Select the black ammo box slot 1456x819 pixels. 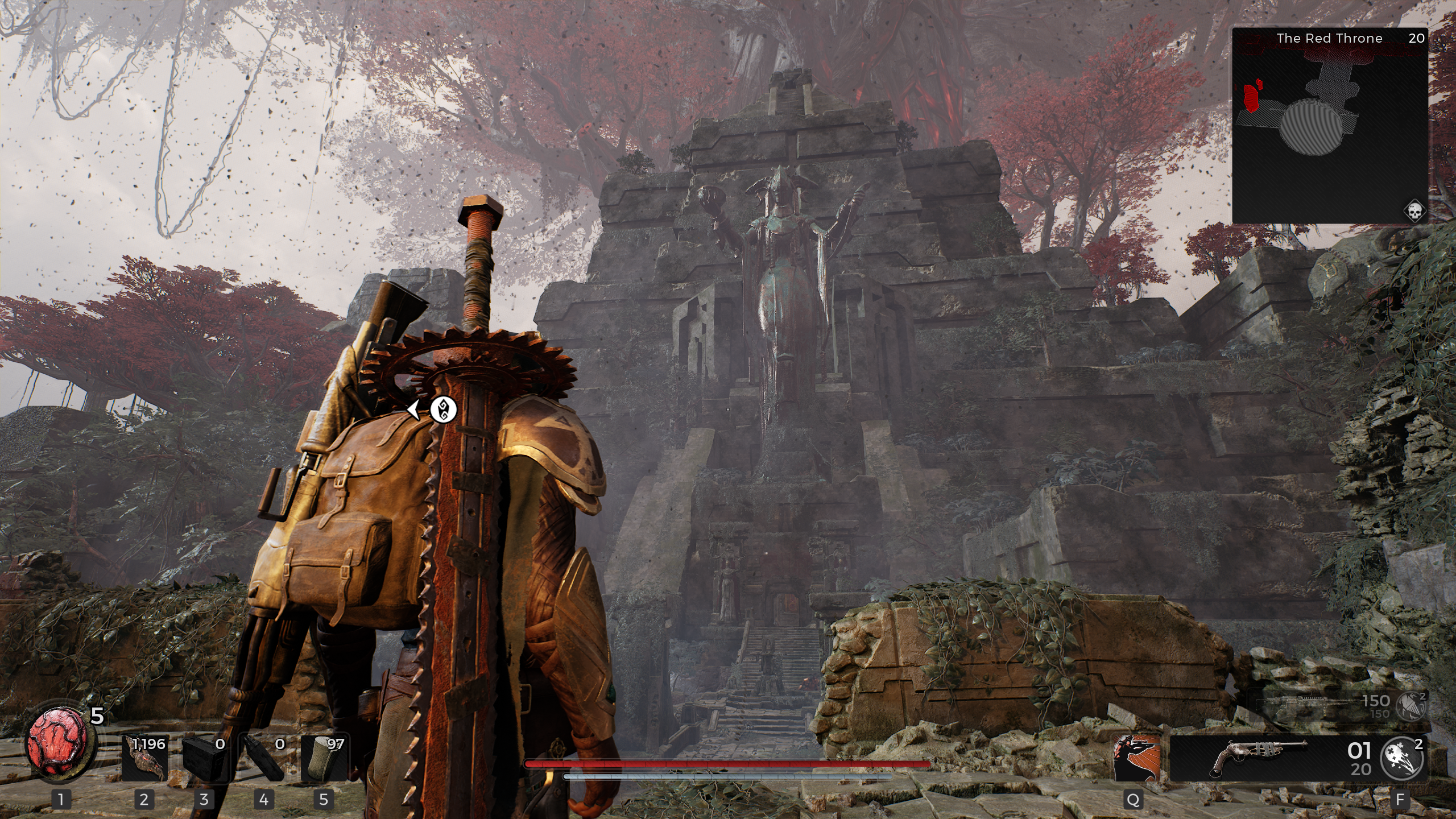tap(204, 758)
